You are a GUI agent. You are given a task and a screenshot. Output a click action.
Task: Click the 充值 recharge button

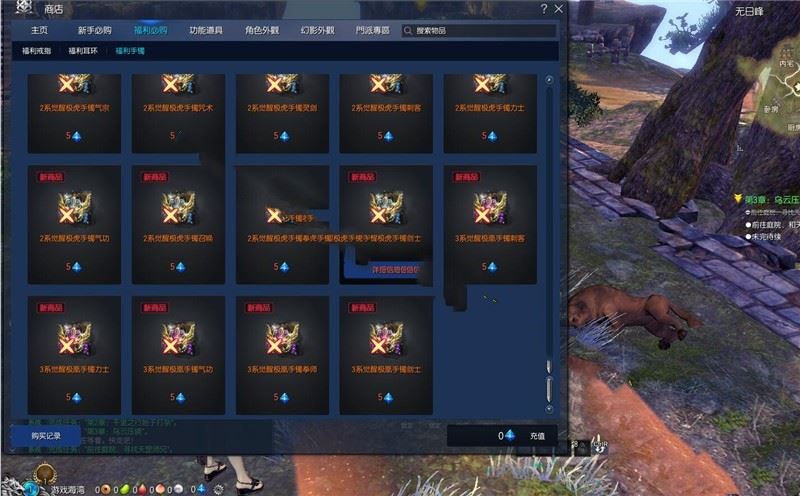point(537,436)
